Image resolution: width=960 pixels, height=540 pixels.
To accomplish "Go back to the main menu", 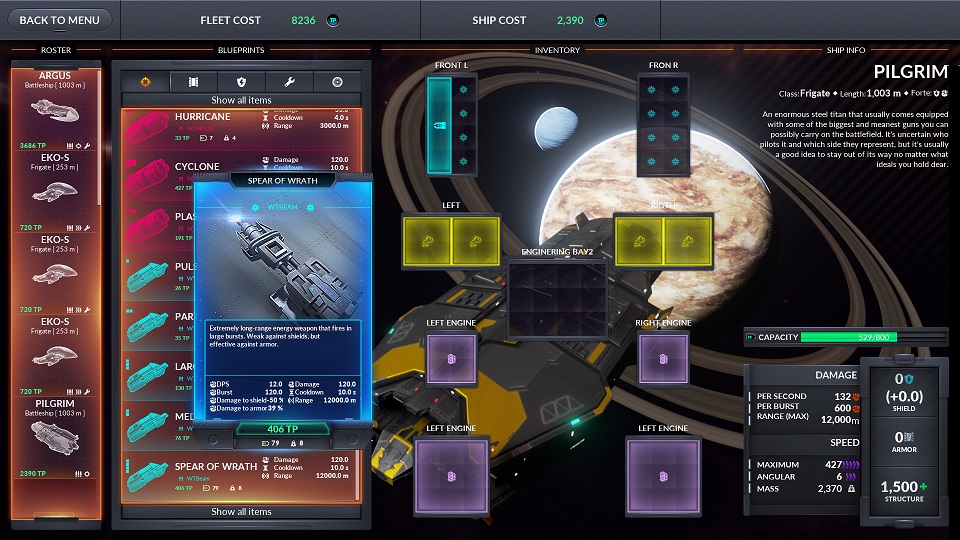I will pyautogui.click(x=59, y=20).
